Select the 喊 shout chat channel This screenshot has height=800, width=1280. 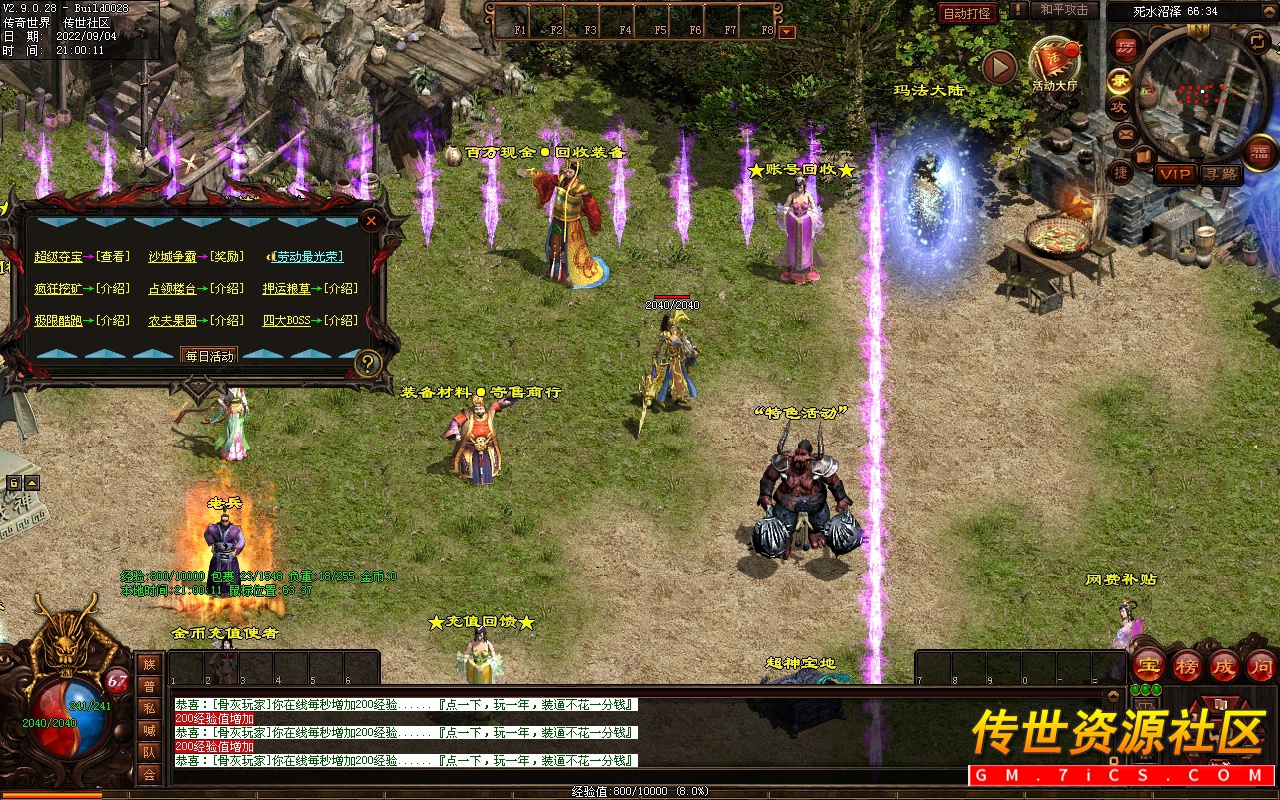pos(149,730)
